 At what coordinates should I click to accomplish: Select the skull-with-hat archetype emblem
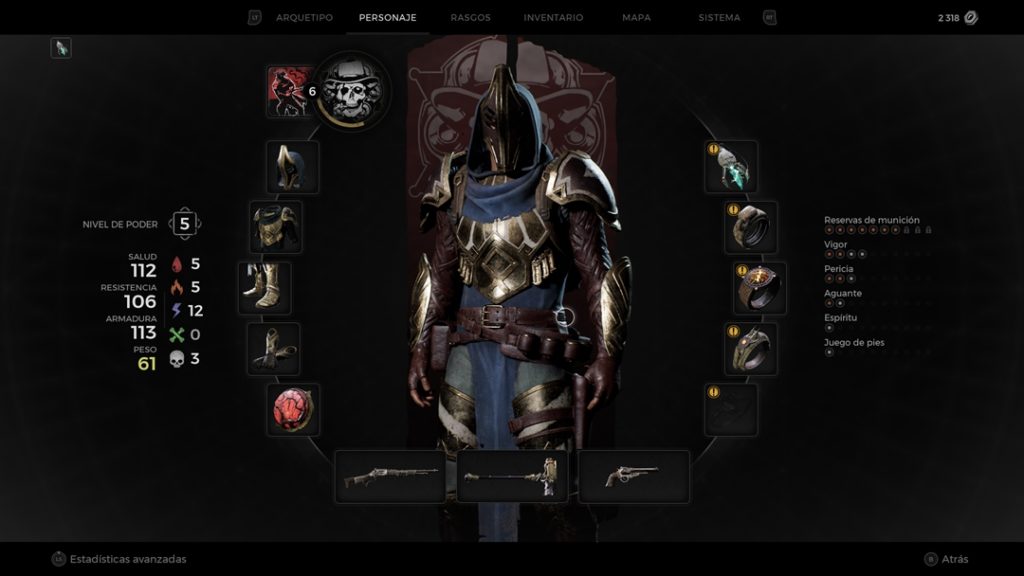[x=353, y=91]
